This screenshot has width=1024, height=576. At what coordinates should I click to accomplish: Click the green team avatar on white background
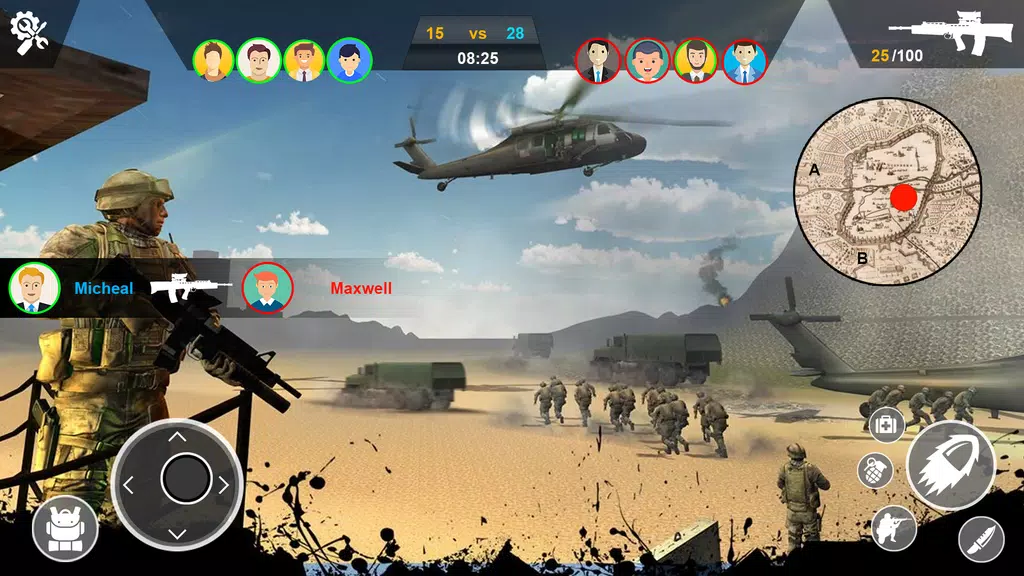pyautogui.click(x=259, y=61)
